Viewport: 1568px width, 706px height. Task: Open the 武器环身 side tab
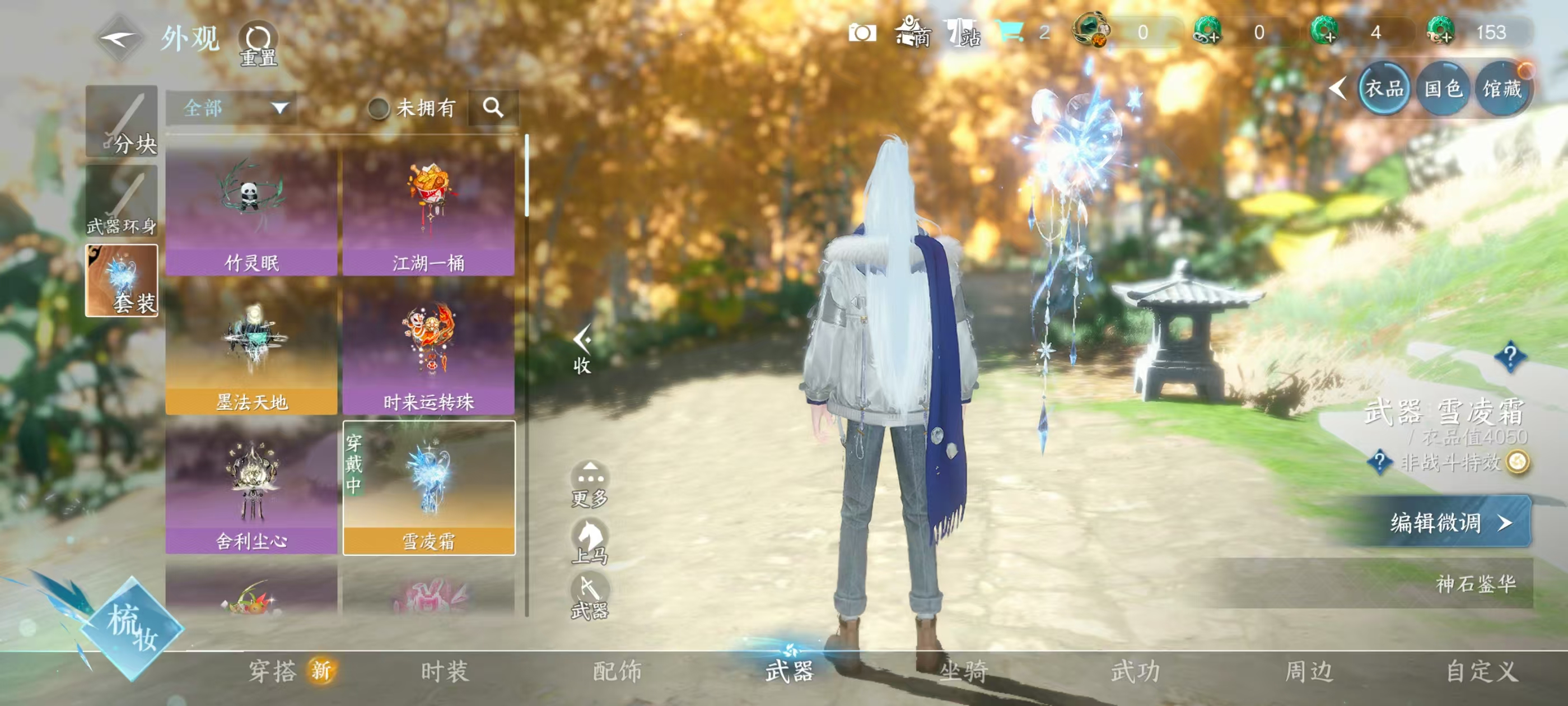122,202
